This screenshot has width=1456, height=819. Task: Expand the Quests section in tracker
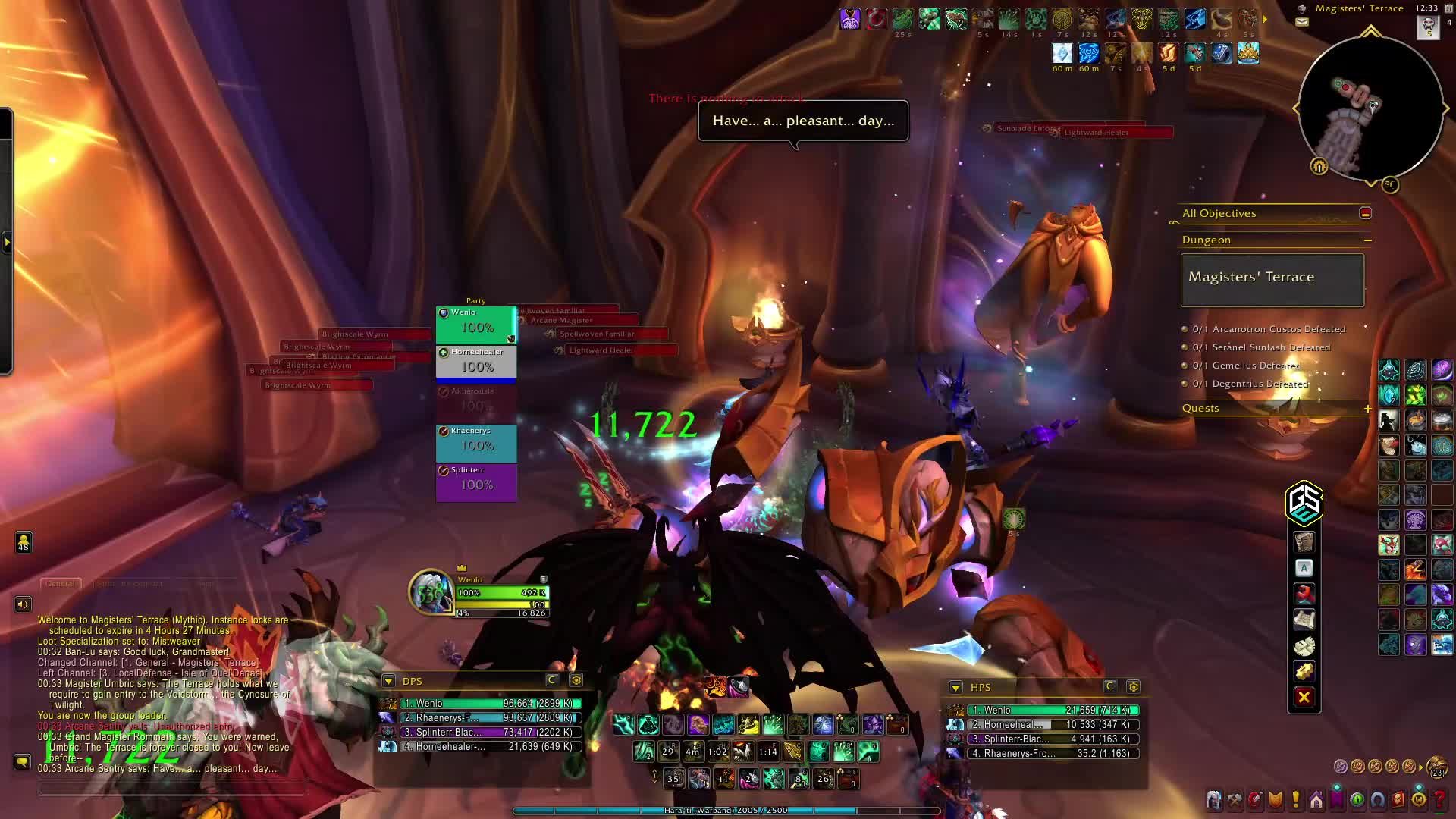point(1367,409)
